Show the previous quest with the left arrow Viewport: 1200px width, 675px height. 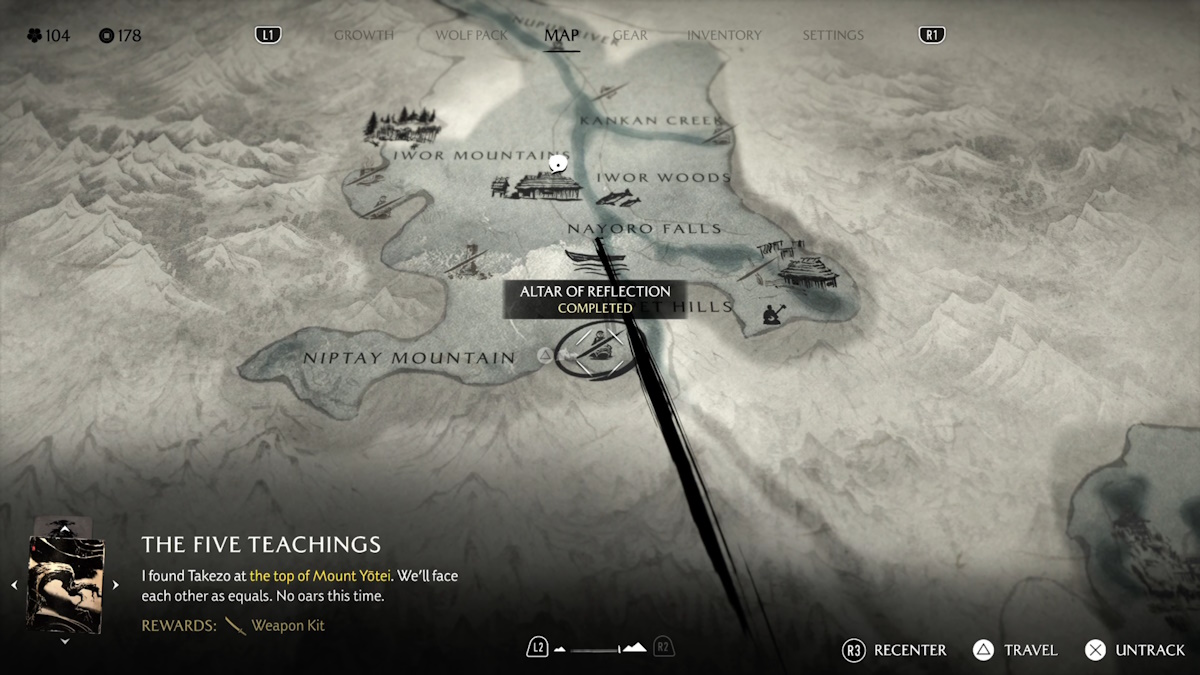pyautogui.click(x=14, y=585)
